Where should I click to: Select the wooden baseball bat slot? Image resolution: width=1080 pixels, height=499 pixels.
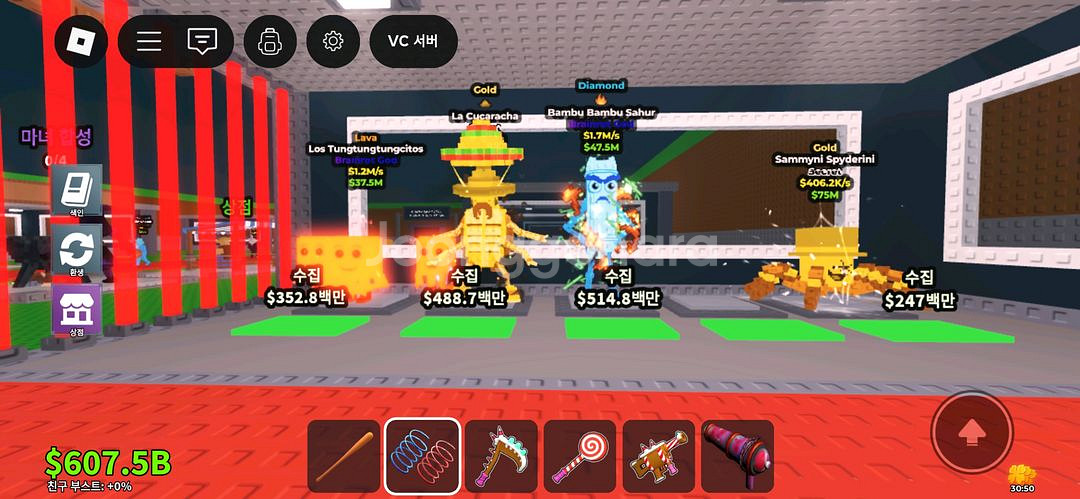click(343, 456)
